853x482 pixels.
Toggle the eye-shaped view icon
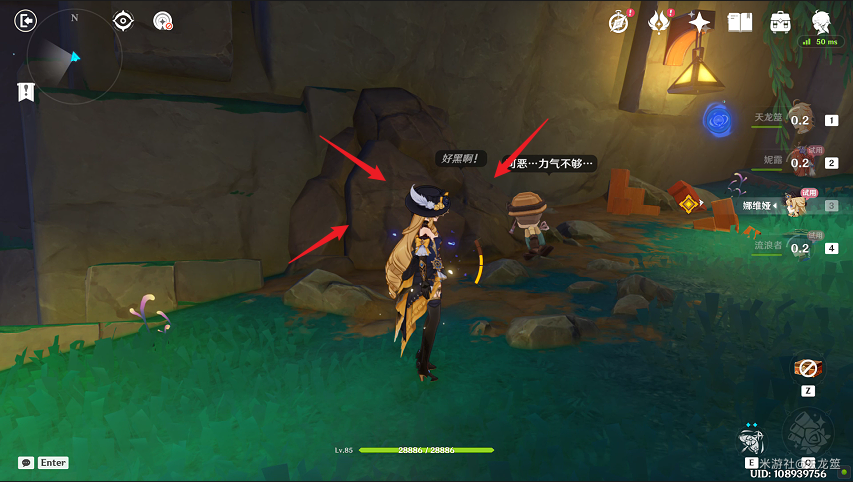123,20
